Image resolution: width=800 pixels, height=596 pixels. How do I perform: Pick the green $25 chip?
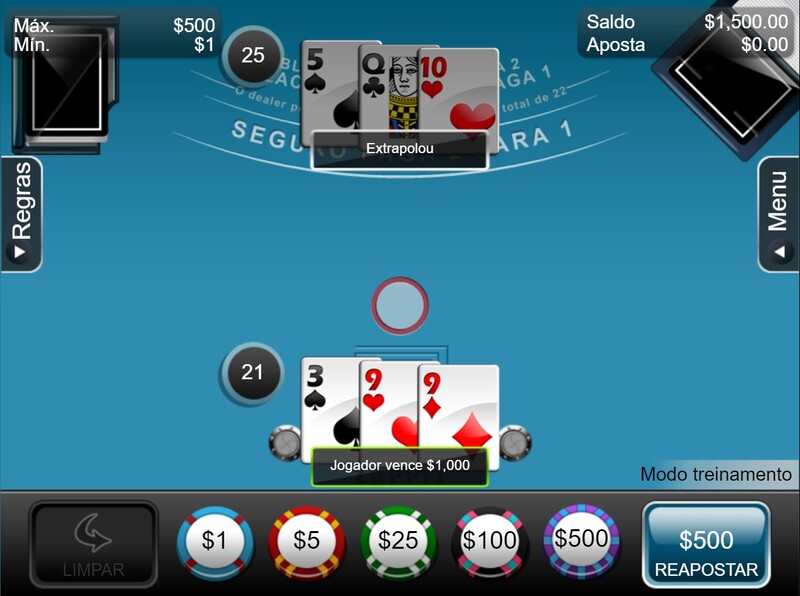coord(398,542)
